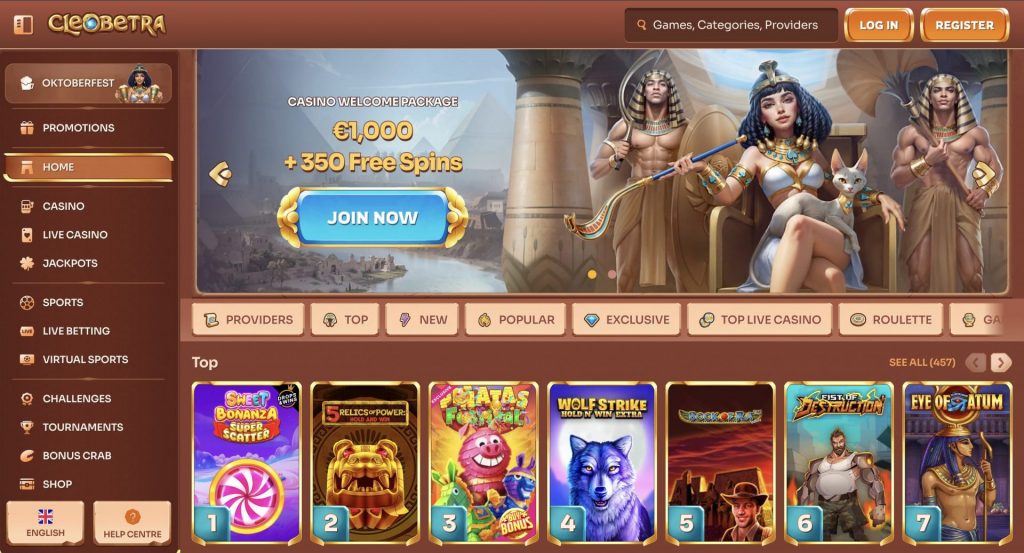Open the Tournaments page
This screenshot has height=553, width=1024.
click(82, 427)
